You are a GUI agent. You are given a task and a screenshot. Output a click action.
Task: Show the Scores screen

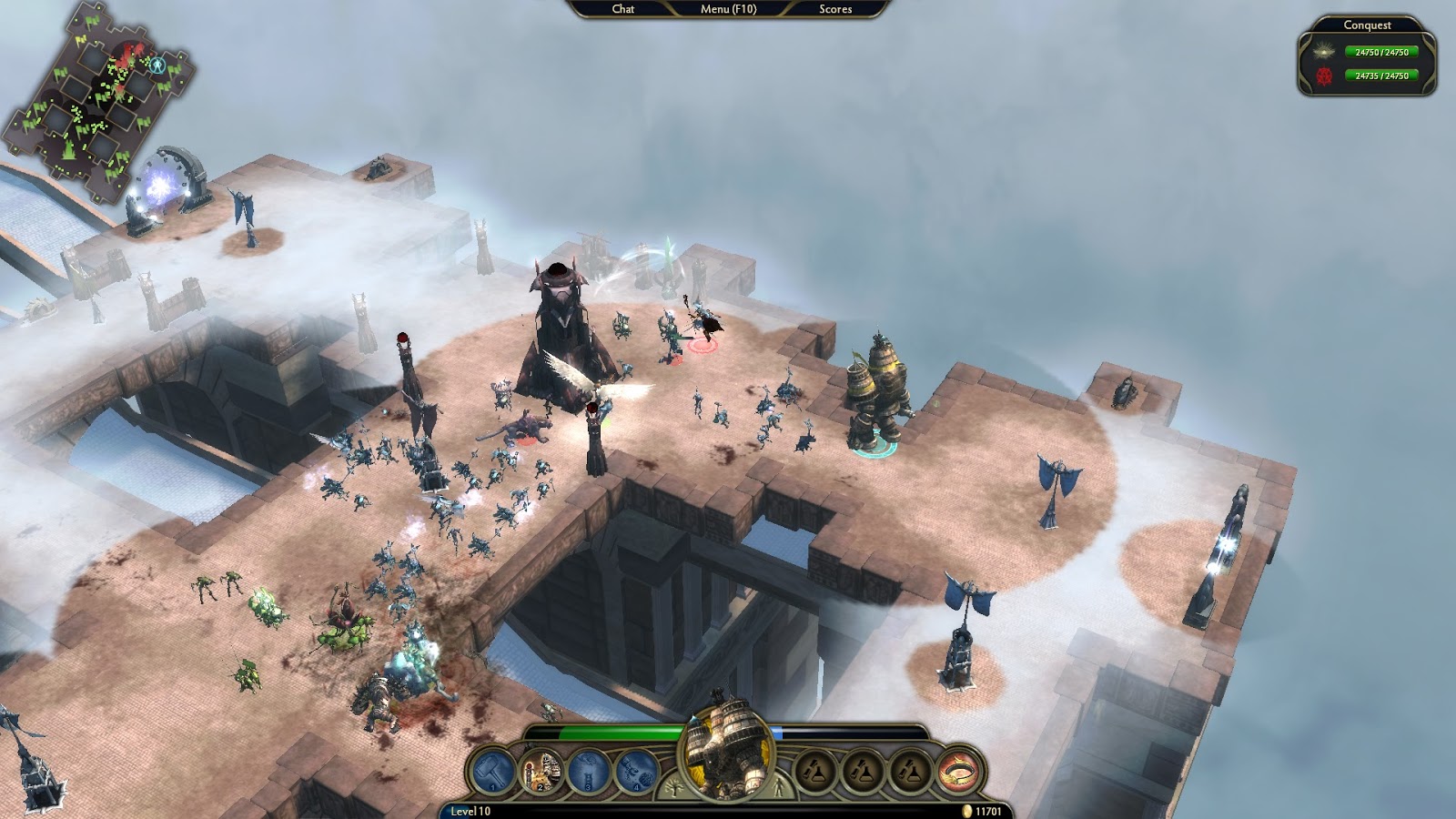(x=837, y=9)
